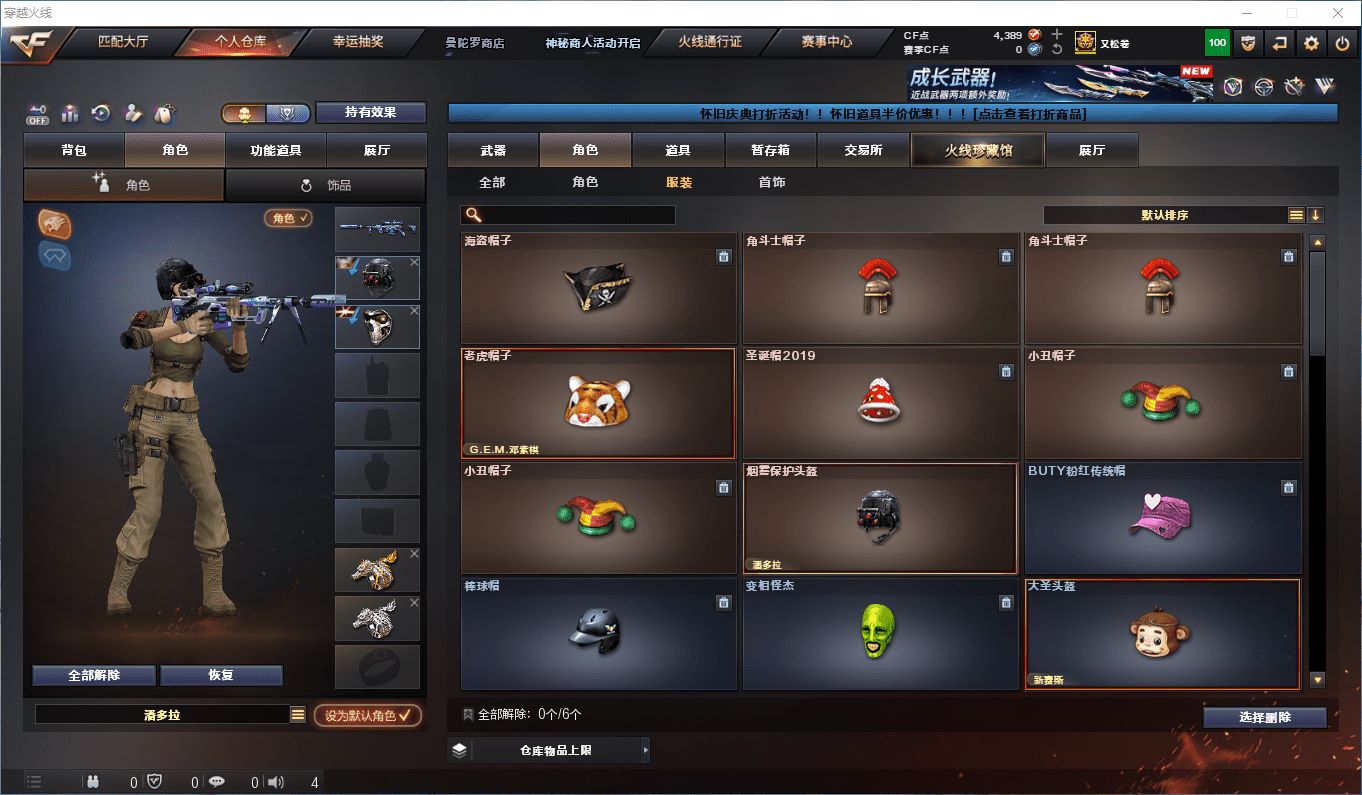
Task: Click the 选择删除 button
Action: click(x=1264, y=717)
